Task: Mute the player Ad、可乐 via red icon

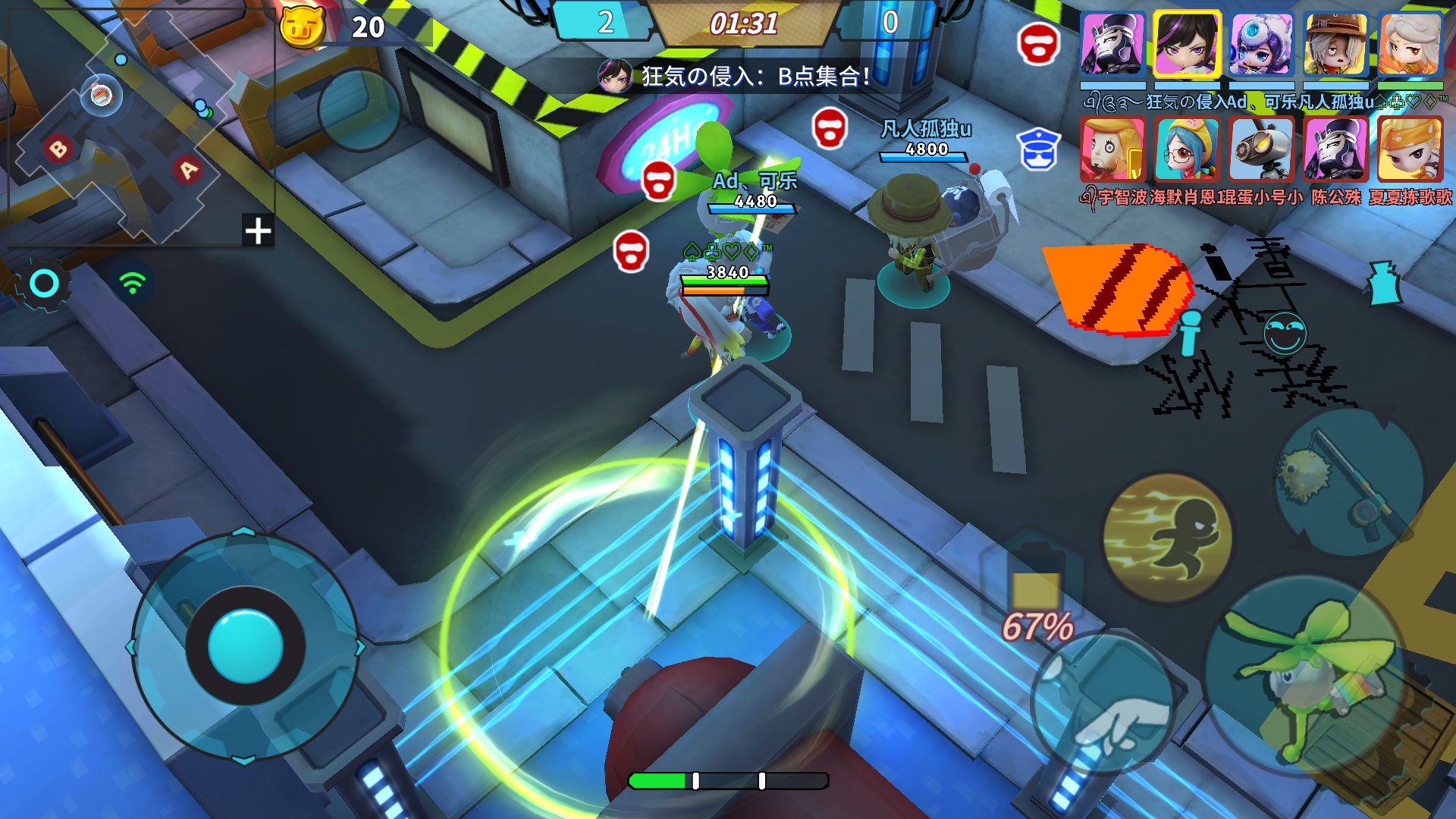Action: (x=660, y=180)
